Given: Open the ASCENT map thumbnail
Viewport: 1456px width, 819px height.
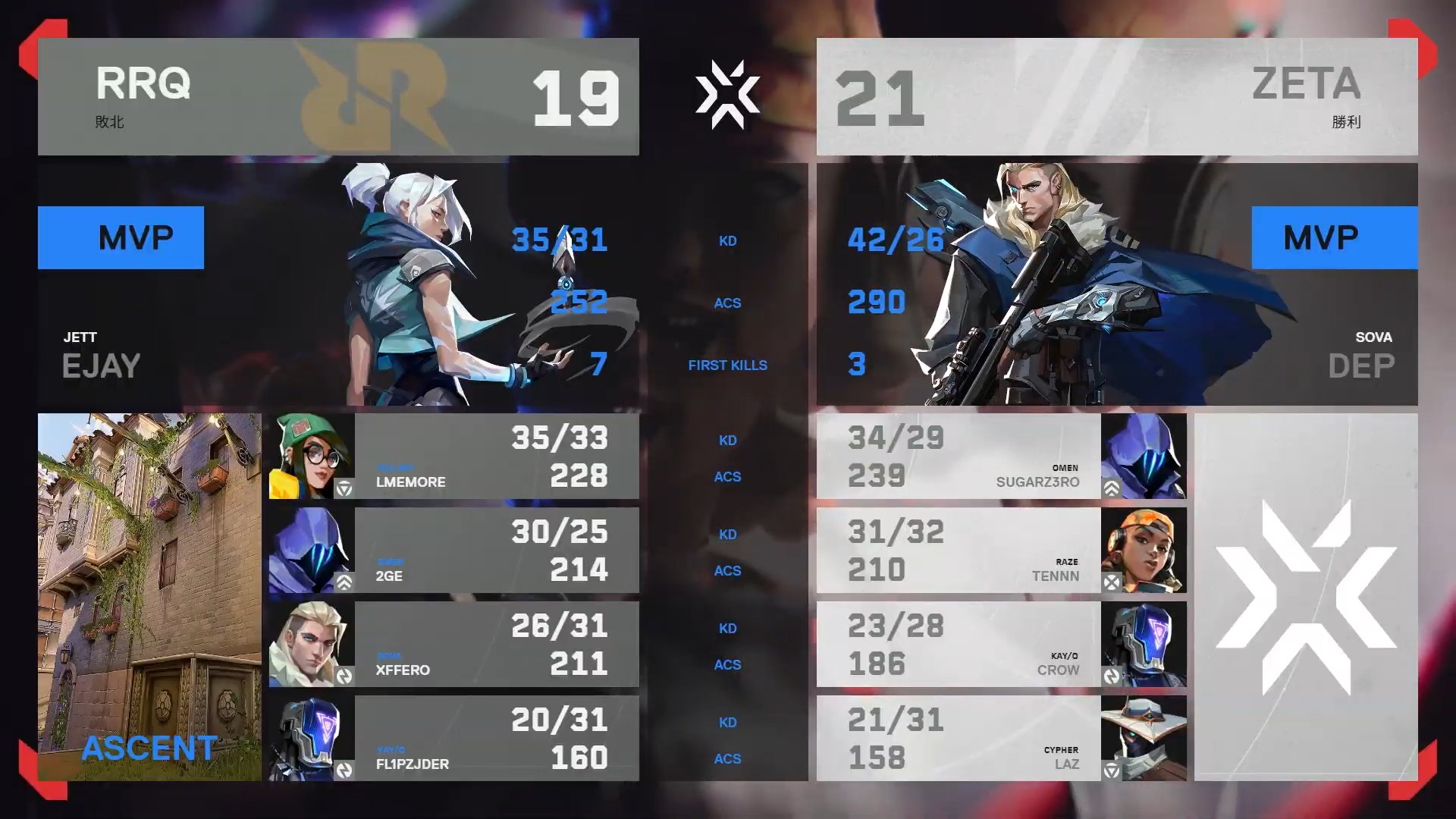Looking at the screenshot, I should [x=149, y=599].
